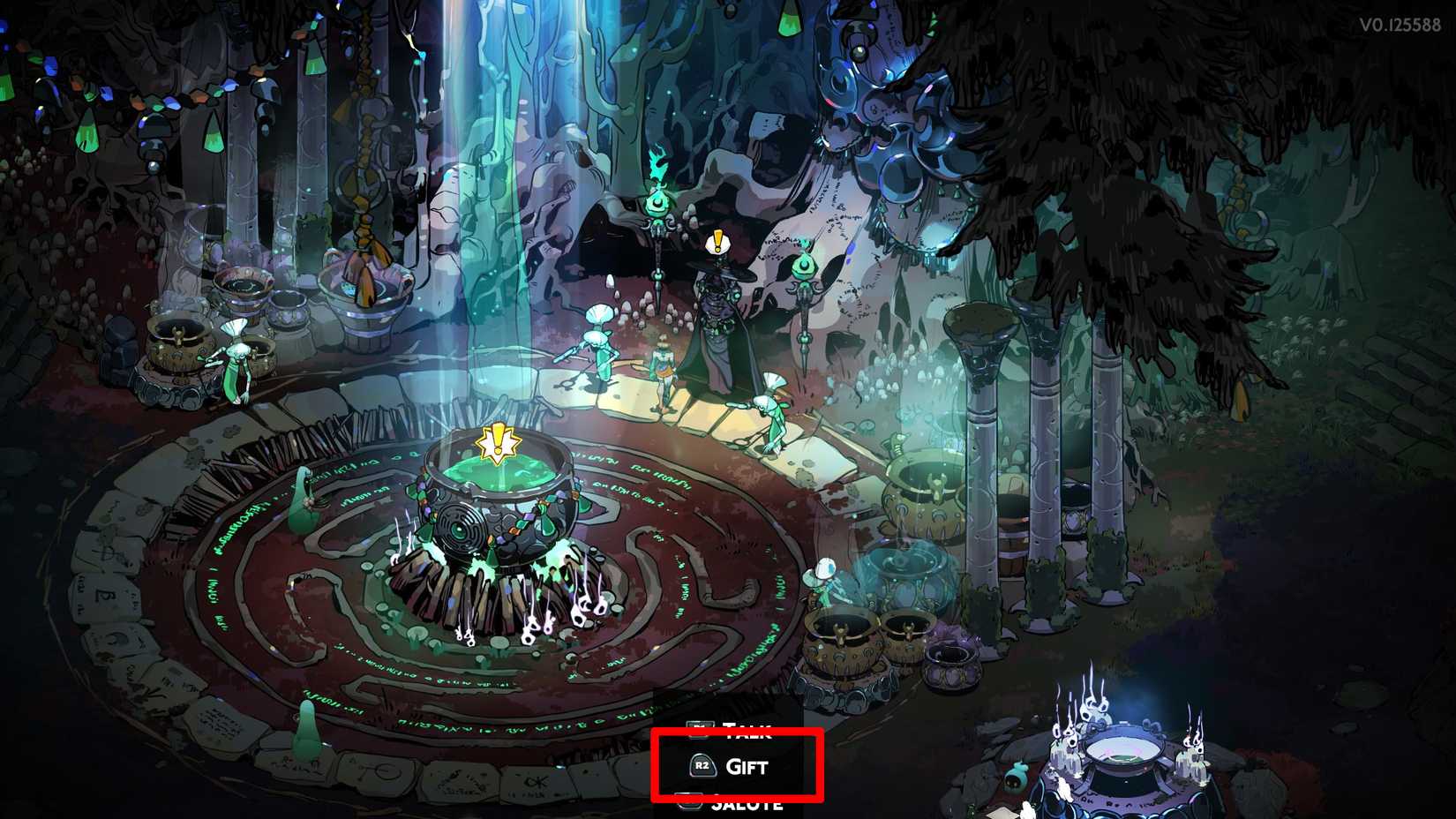
Task: Click the white exclamation marker above Hecate
Action: (717, 240)
